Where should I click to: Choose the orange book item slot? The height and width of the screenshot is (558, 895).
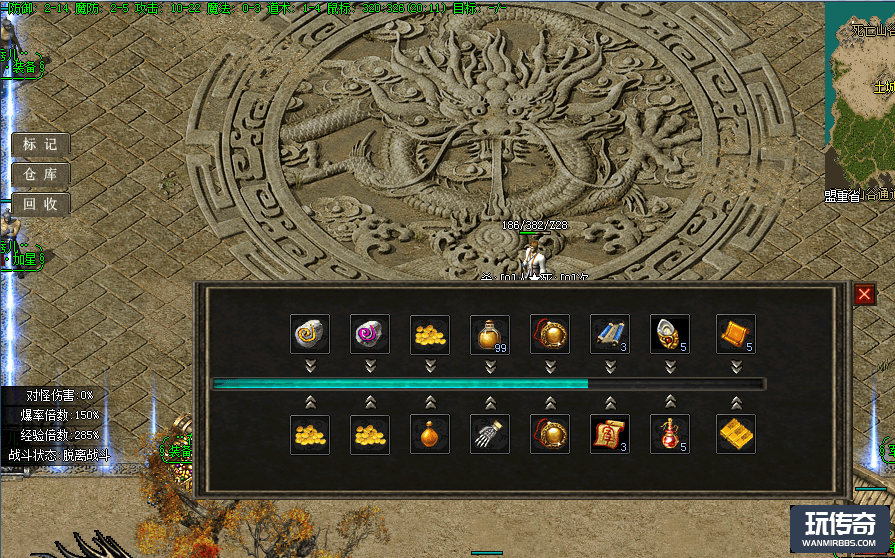[x=736, y=334]
